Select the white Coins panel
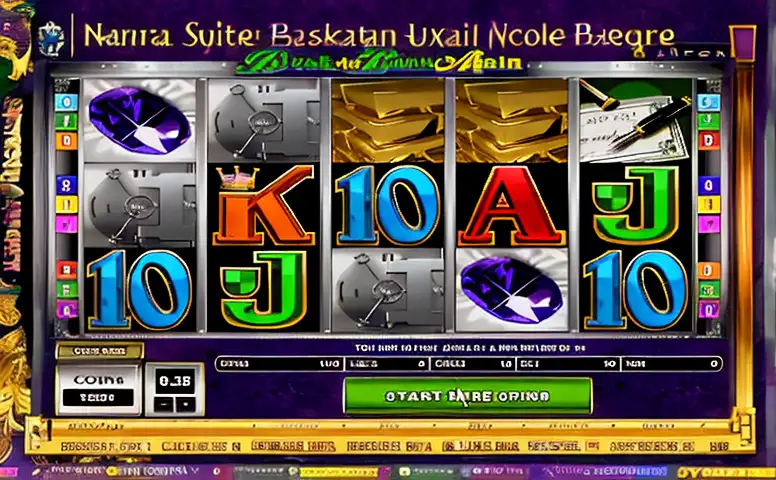The image size is (776, 480). coord(99,389)
